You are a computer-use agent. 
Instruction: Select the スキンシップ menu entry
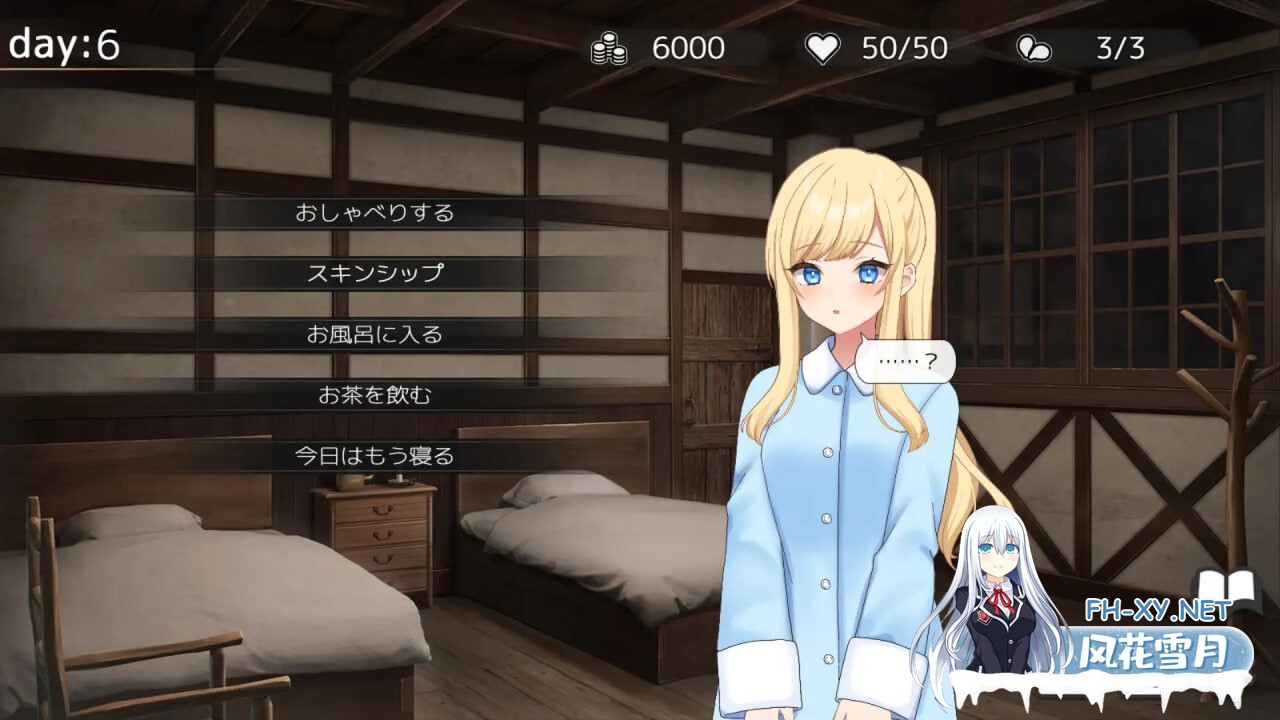pyautogui.click(x=374, y=273)
